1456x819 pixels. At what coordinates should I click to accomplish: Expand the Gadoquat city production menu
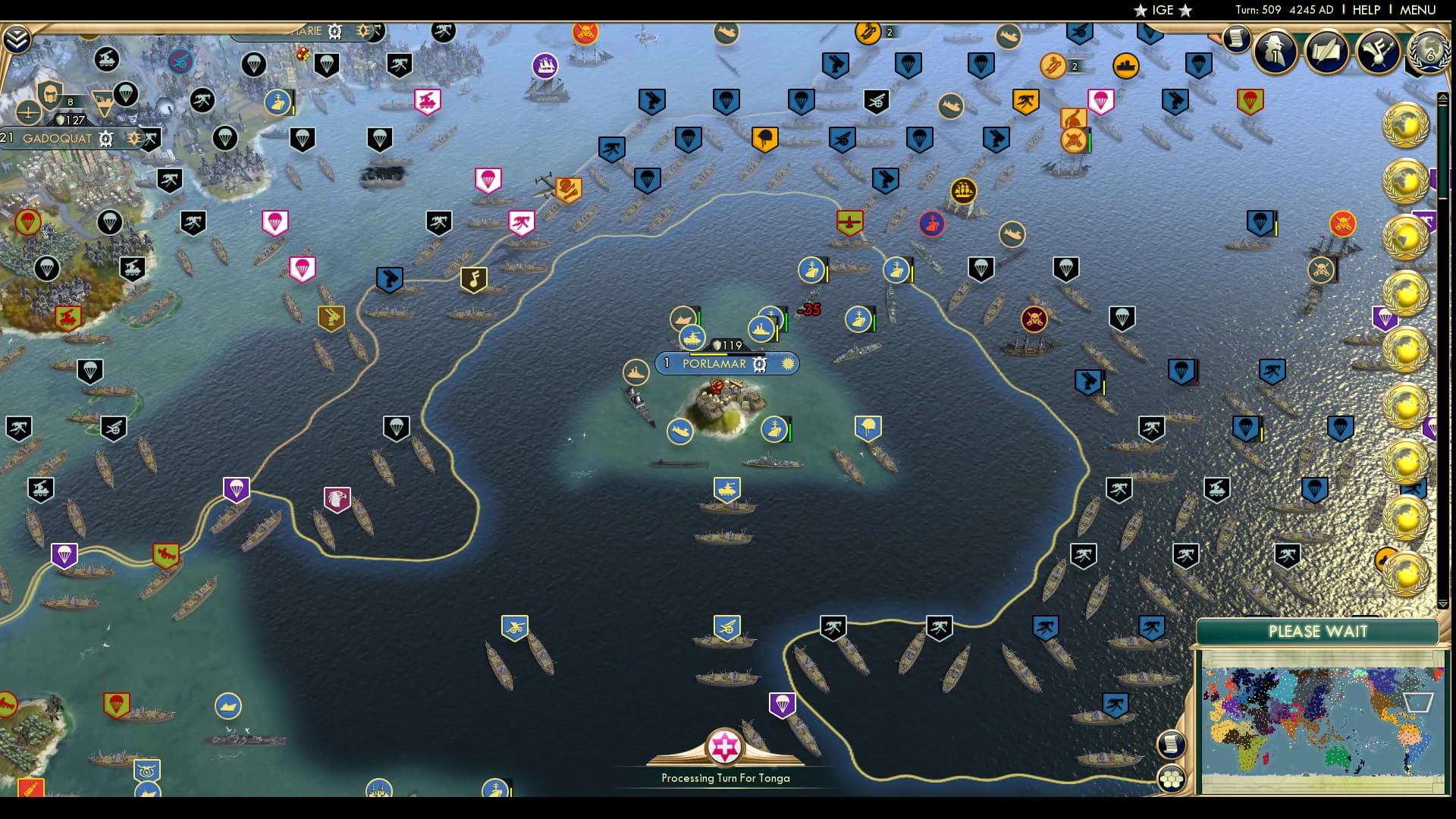point(106,139)
